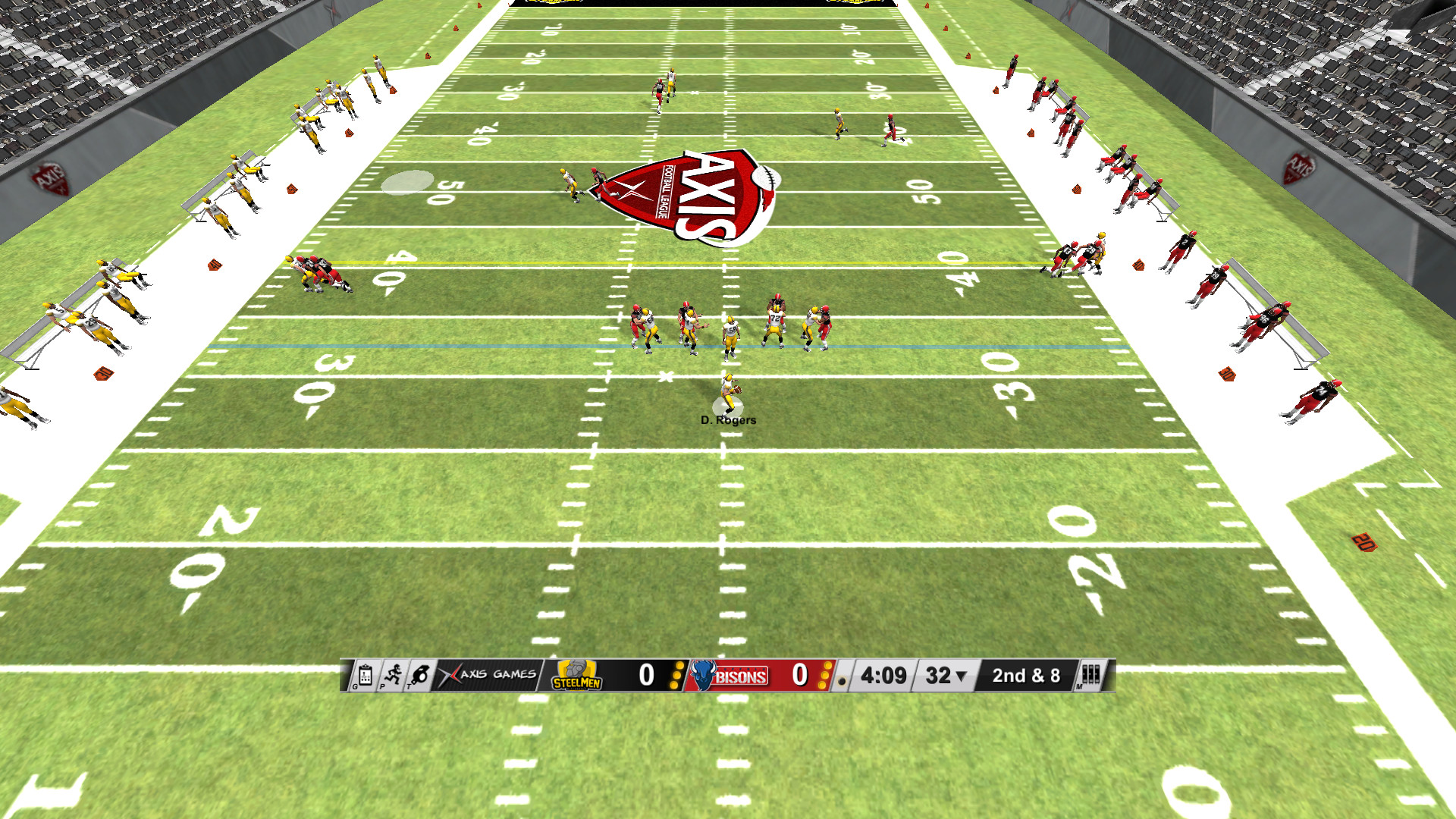Open the down and distance 2nd & 8 panel

(x=1026, y=675)
